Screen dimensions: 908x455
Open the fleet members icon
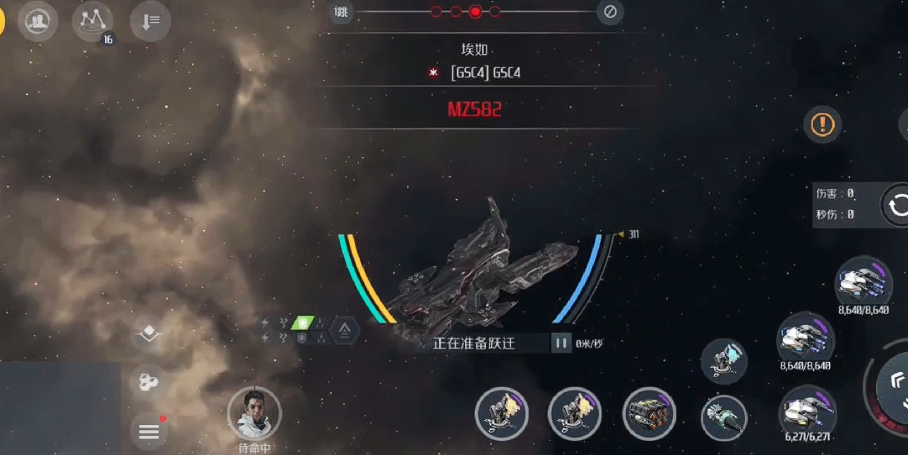[38, 21]
